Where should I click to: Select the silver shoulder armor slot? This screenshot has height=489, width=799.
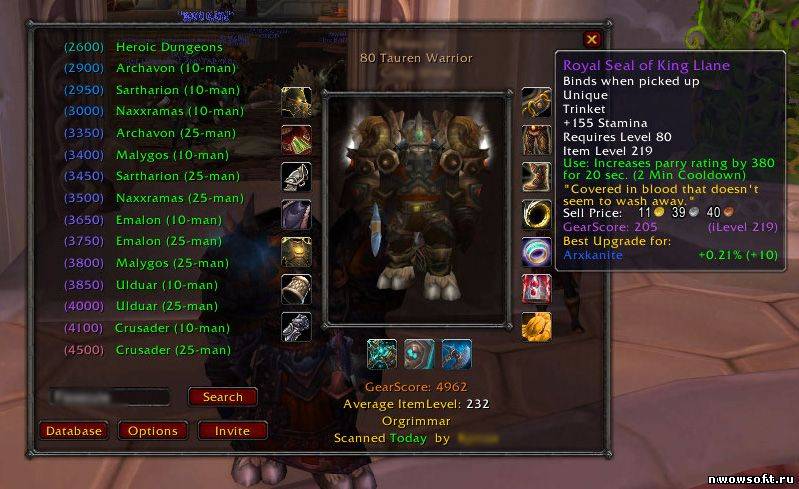point(296,177)
